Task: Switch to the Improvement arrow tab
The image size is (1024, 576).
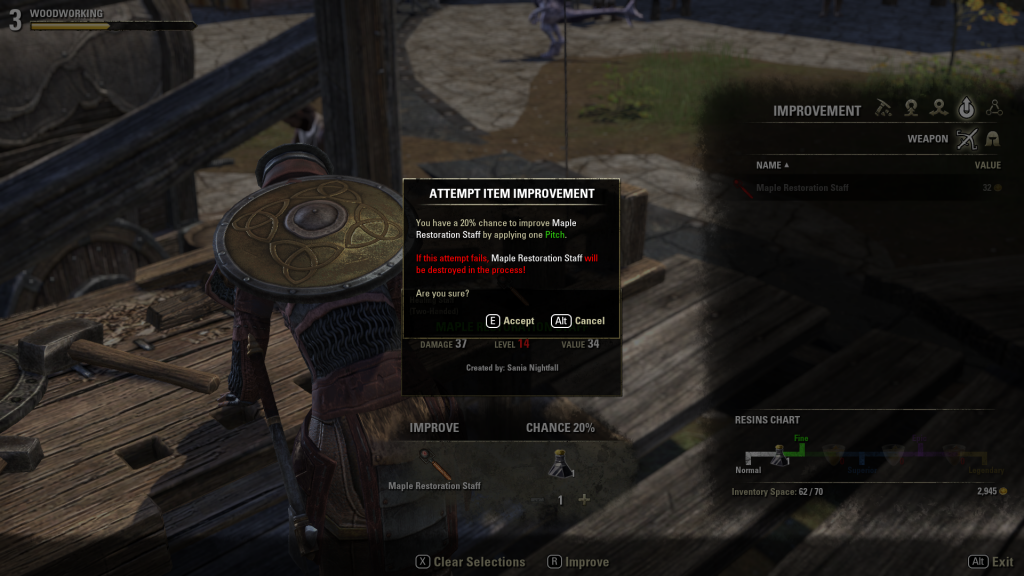Action: pyautogui.click(x=966, y=108)
